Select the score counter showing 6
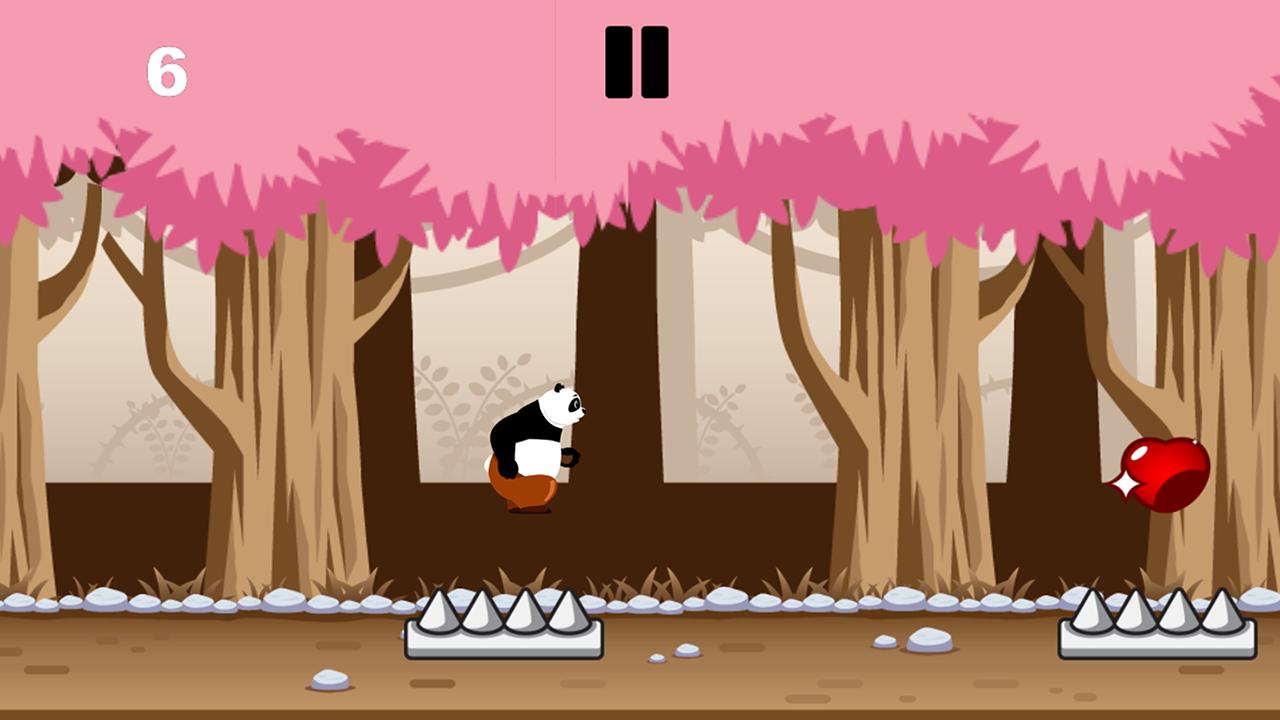Screen dimensions: 1280x720 pyautogui.click(x=168, y=70)
